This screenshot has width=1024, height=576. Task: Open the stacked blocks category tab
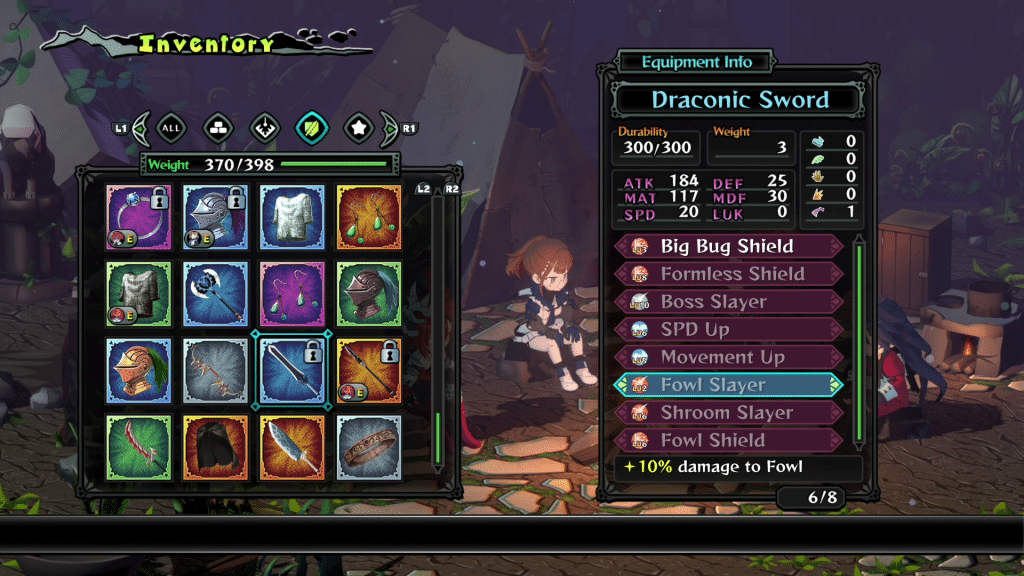217,128
